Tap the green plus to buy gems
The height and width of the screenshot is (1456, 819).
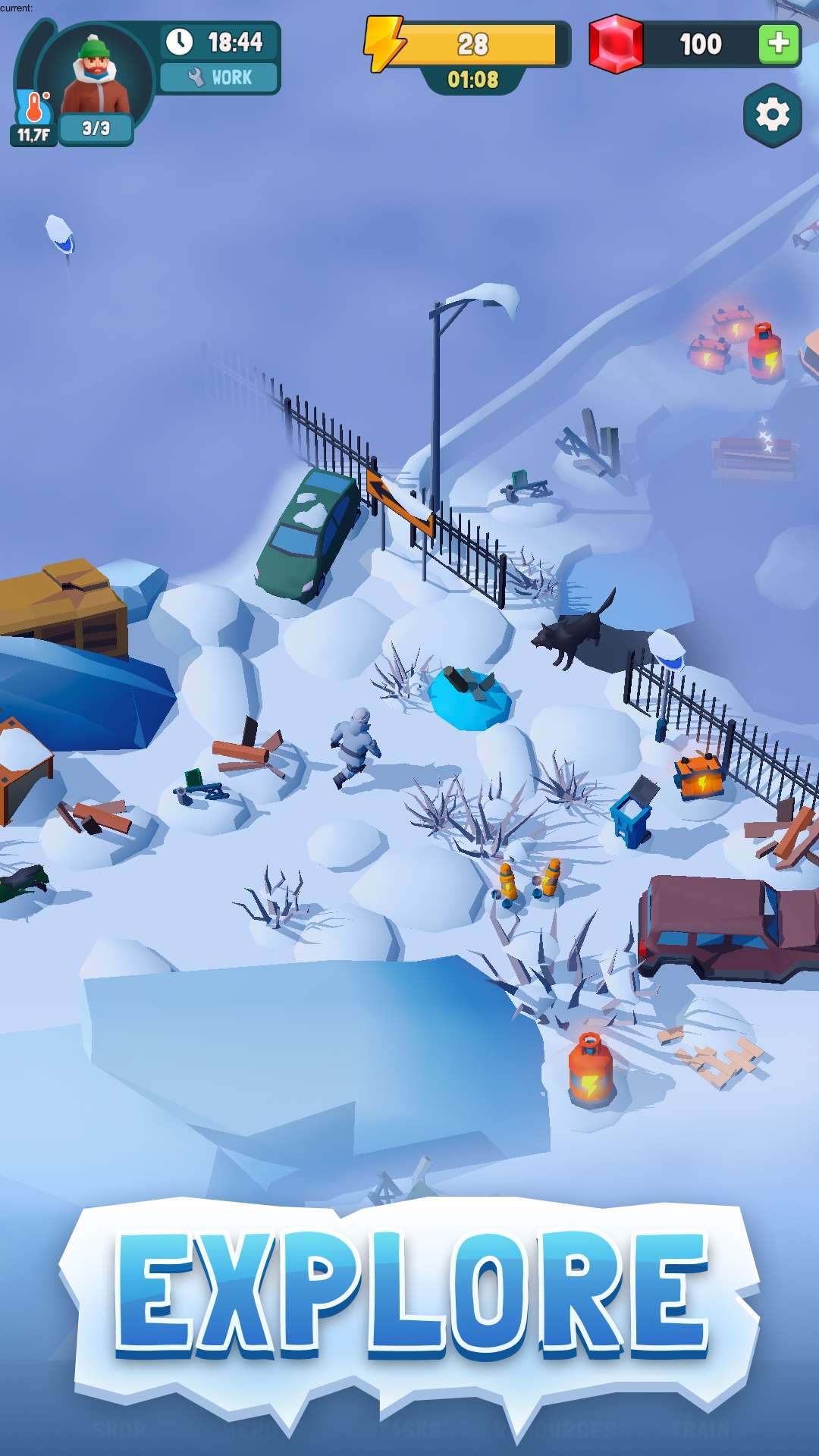[x=778, y=44]
